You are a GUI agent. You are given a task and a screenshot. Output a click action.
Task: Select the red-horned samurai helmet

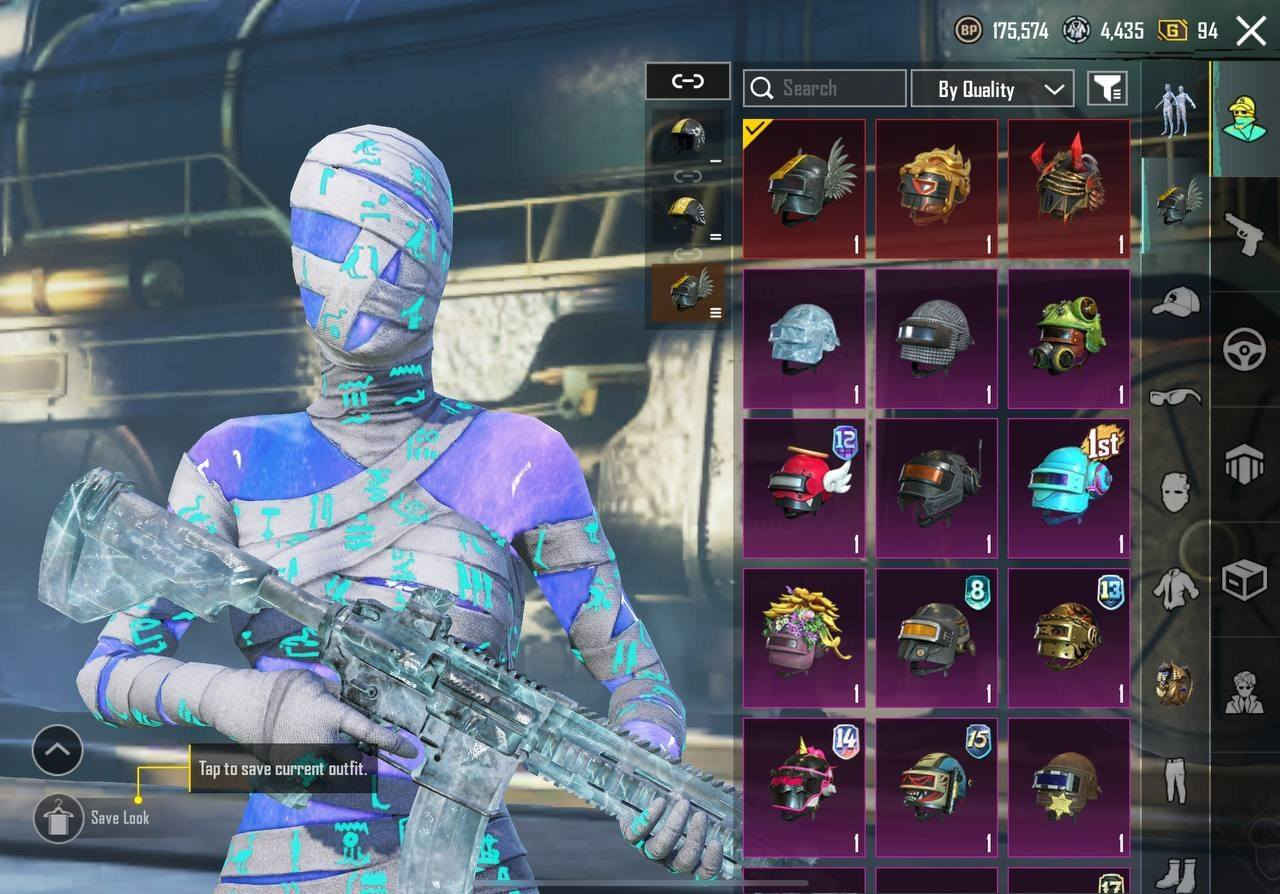(x=1068, y=189)
